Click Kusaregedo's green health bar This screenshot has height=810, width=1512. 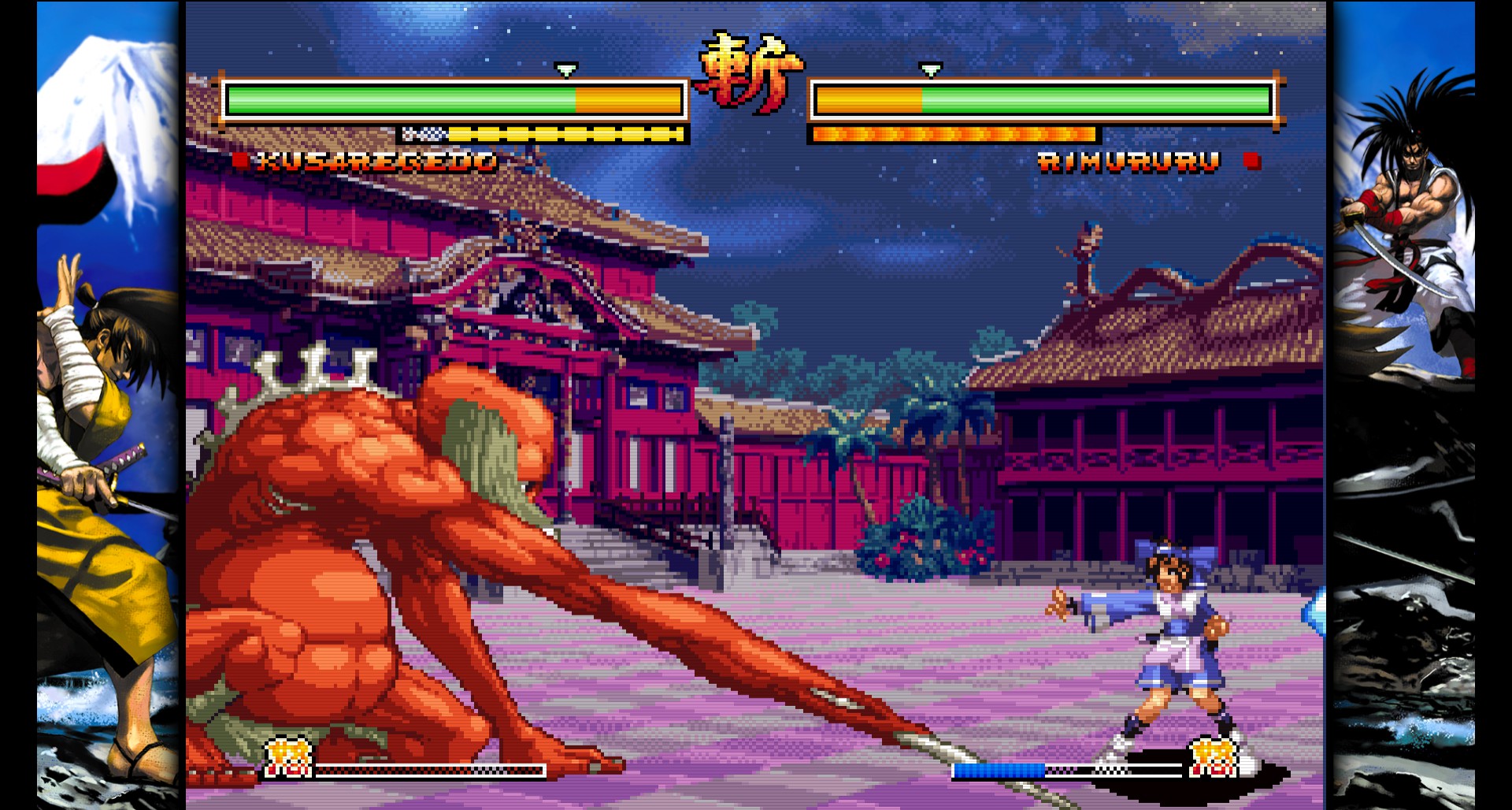(394, 100)
